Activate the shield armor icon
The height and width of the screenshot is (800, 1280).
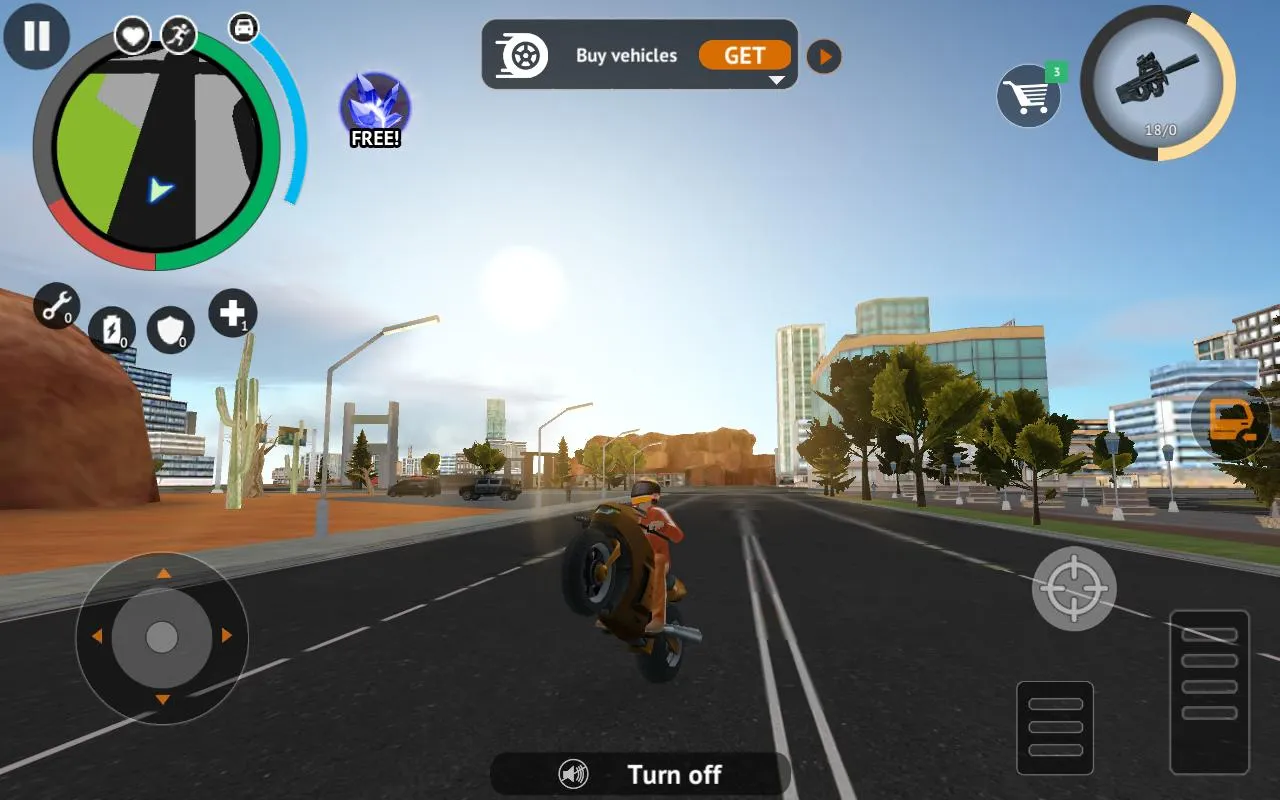(x=172, y=330)
